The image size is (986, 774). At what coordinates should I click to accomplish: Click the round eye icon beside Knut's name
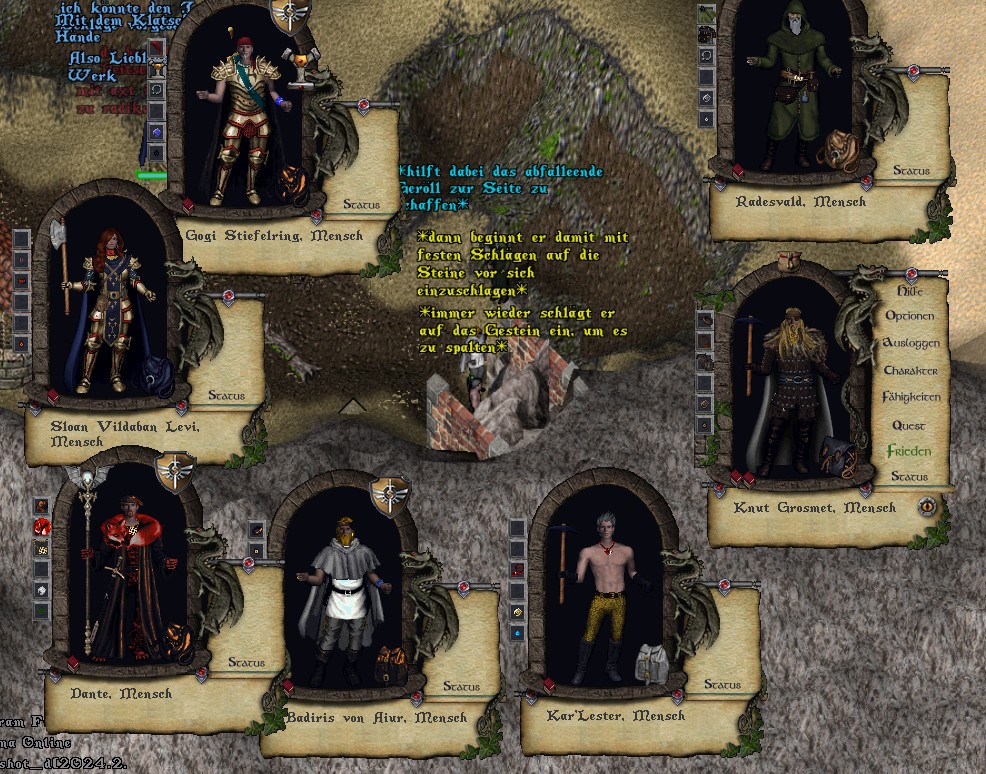(x=928, y=507)
